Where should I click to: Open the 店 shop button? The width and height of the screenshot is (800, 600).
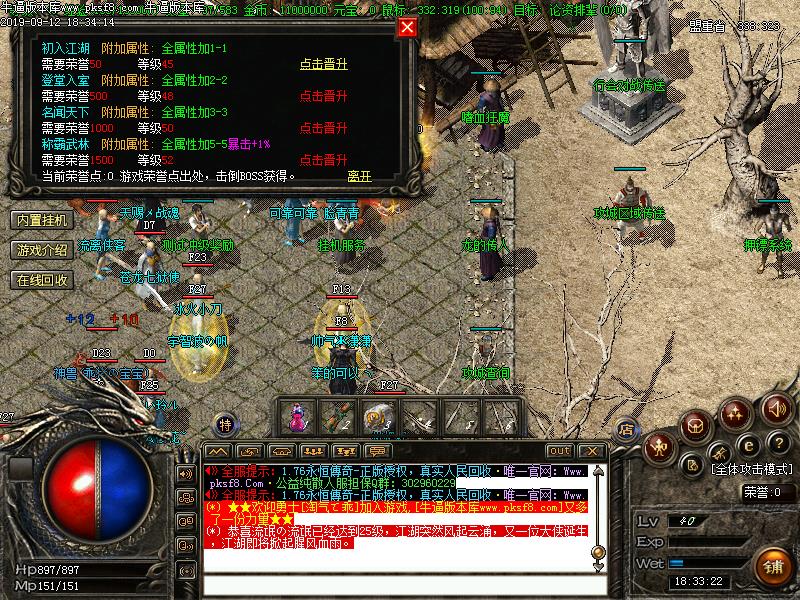click(626, 427)
